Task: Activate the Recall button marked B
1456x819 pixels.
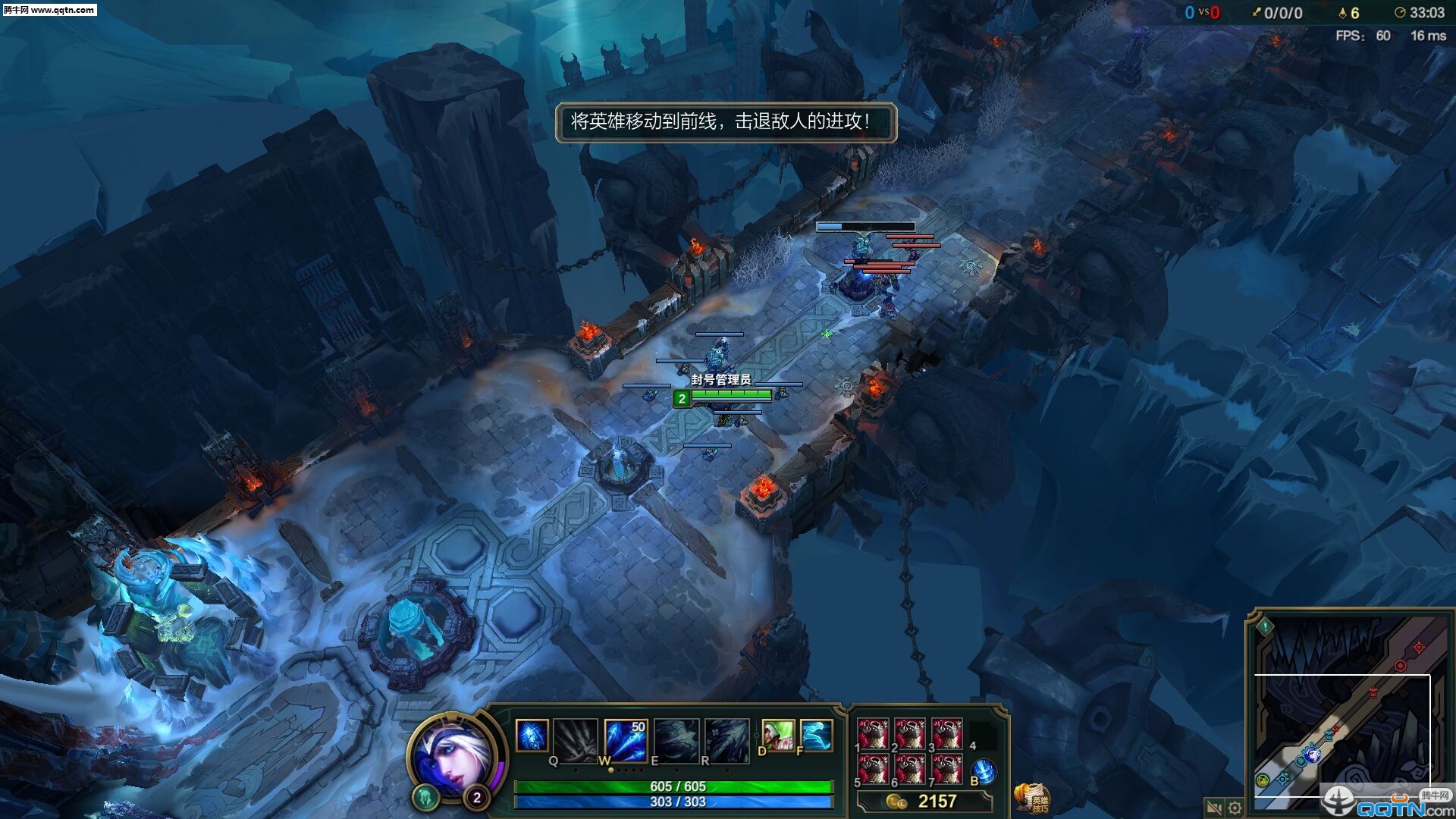Action: point(984,771)
